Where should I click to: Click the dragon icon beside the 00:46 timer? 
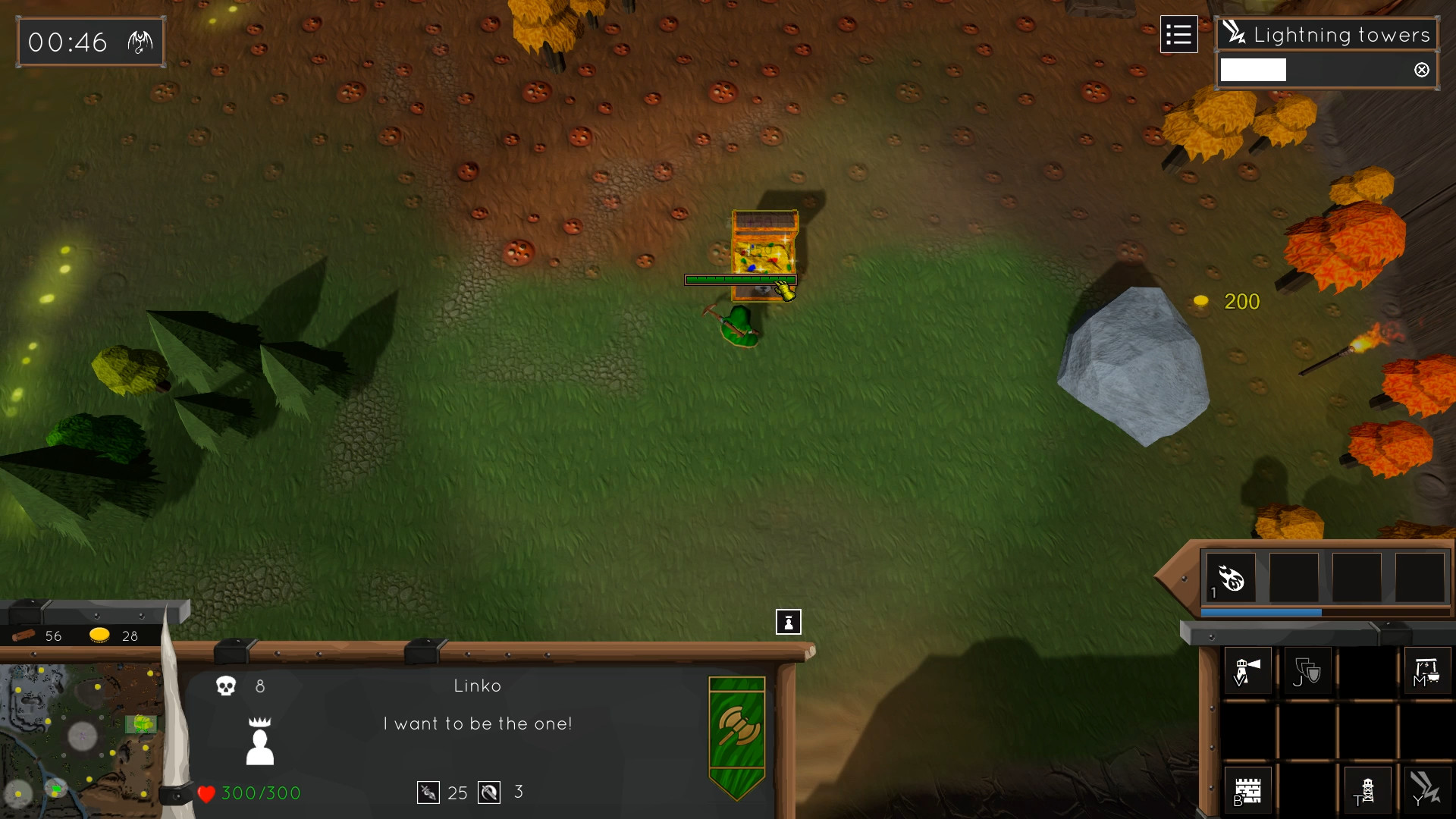[x=140, y=41]
